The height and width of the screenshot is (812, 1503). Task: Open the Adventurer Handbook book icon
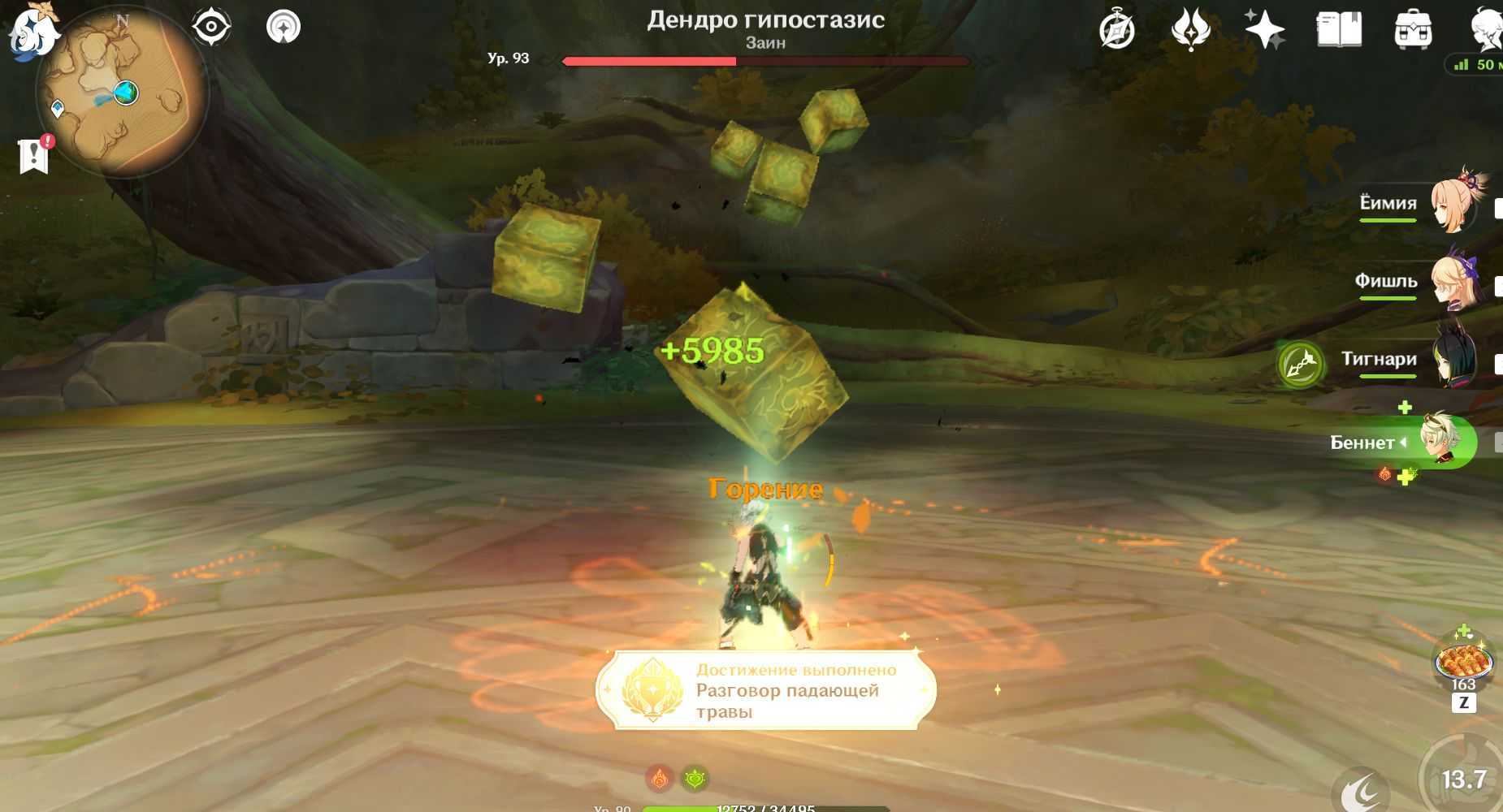pos(1338,31)
